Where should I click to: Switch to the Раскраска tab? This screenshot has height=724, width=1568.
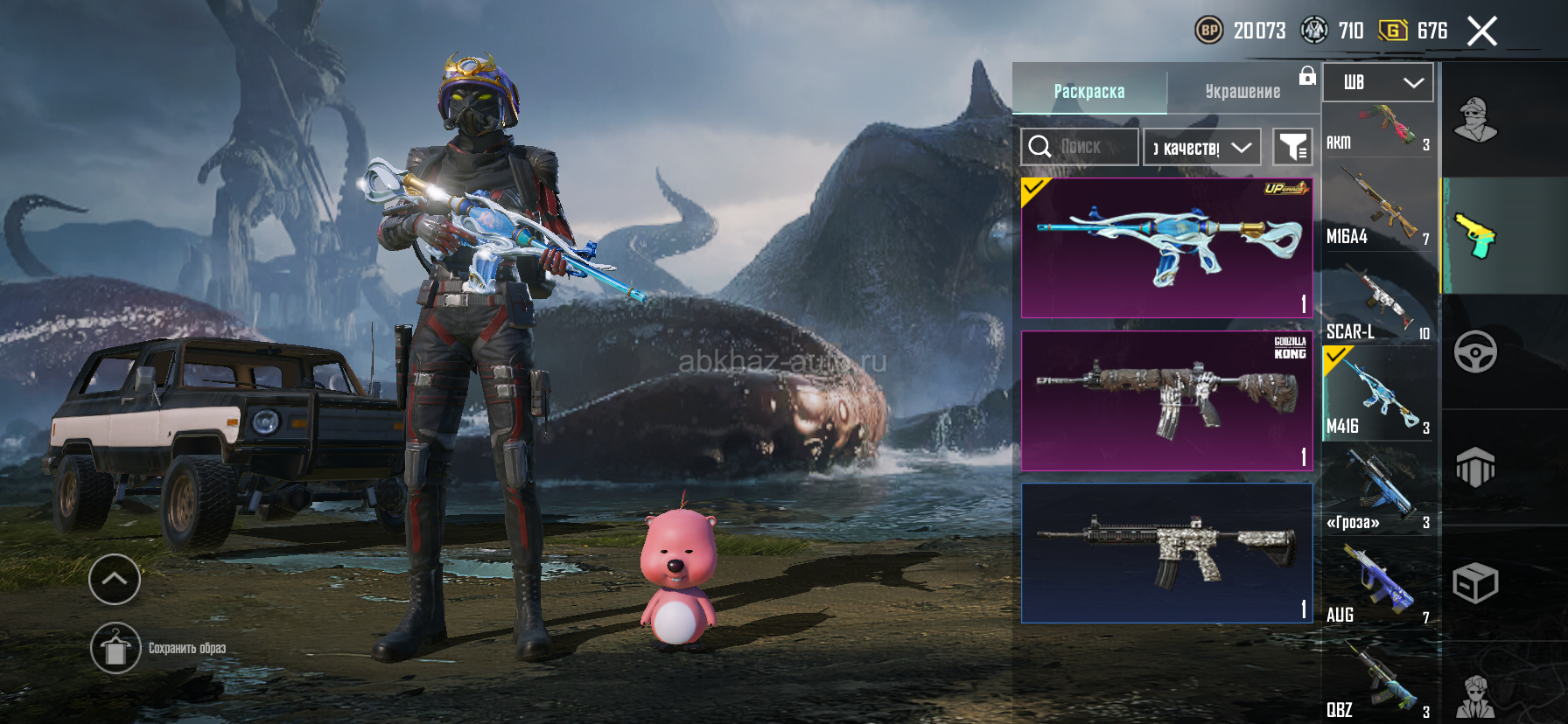(1089, 91)
